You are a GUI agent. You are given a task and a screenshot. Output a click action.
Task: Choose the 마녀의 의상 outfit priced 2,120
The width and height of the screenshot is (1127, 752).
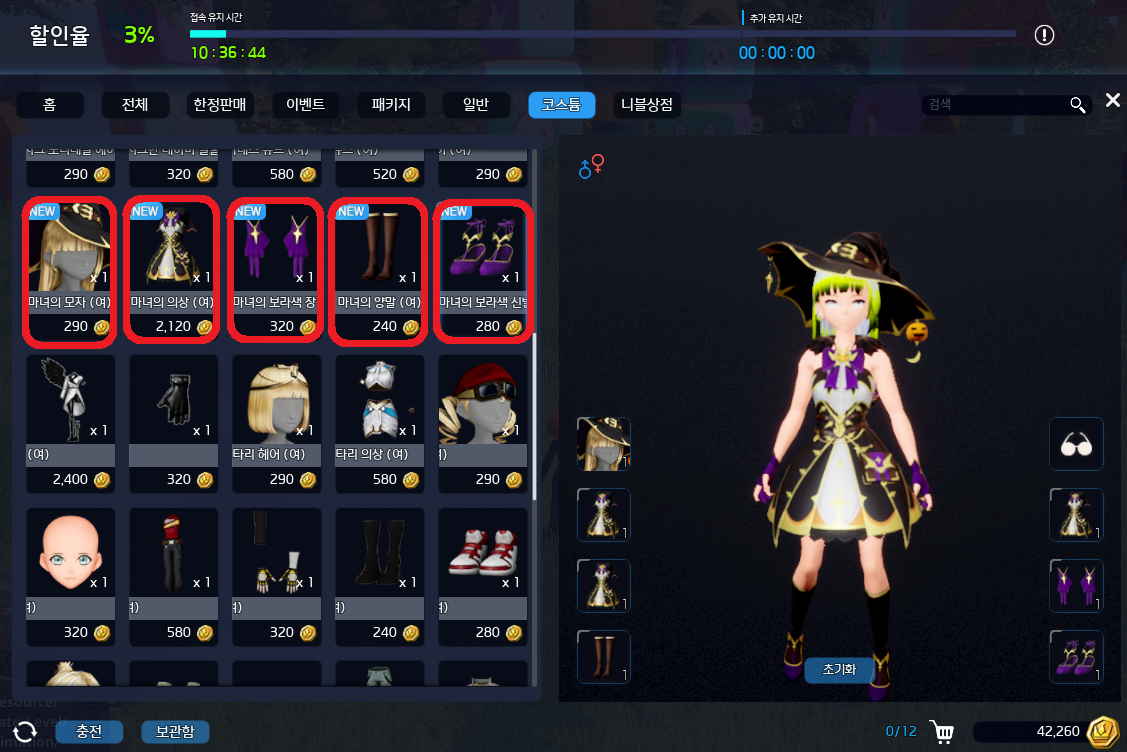pyautogui.click(x=172, y=271)
